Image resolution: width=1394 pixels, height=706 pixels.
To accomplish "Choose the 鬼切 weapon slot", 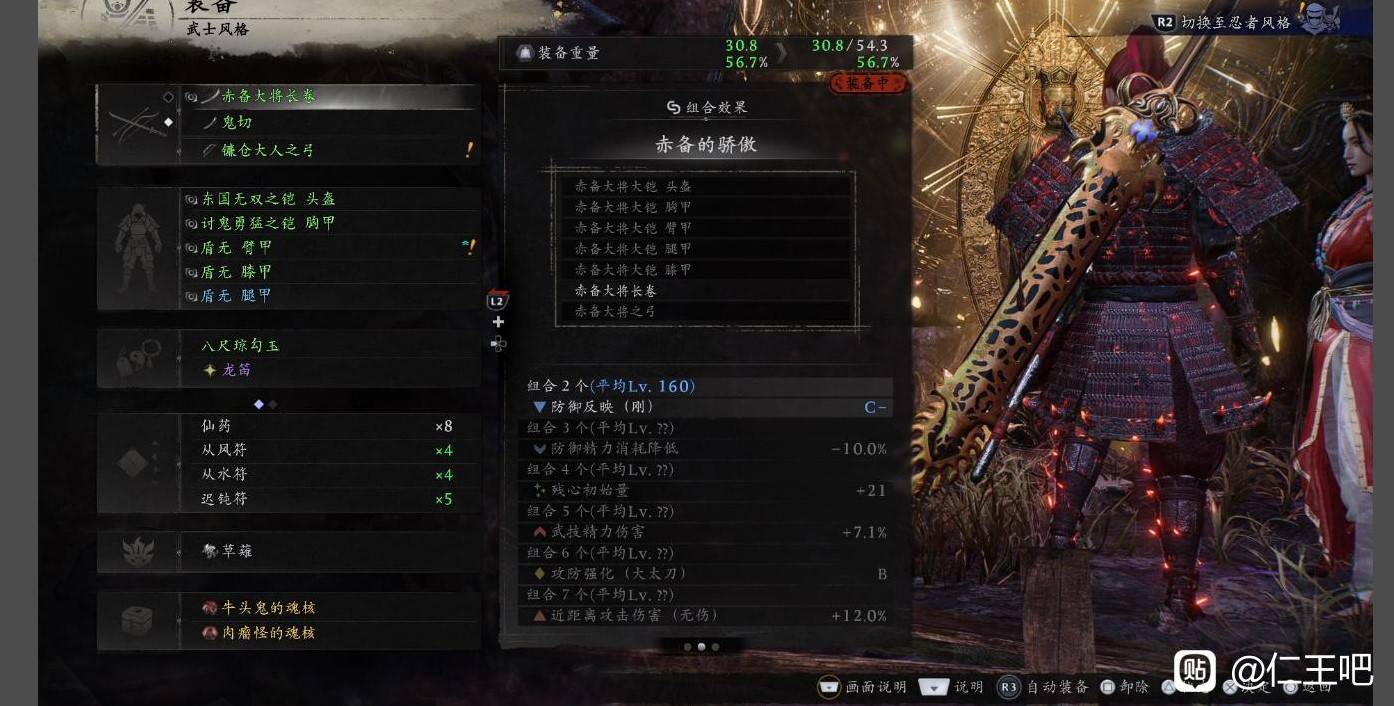I will [237, 122].
